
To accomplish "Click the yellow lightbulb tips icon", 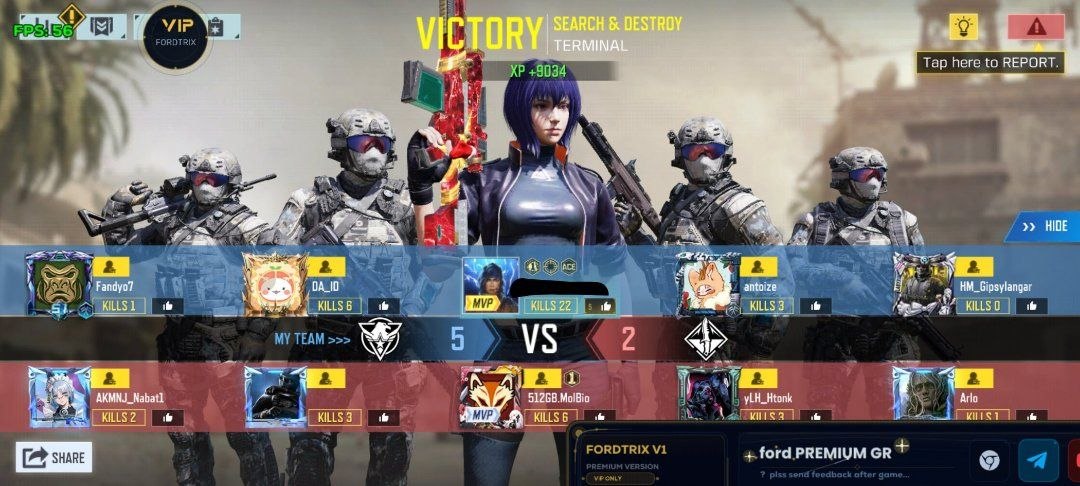I will click(x=963, y=27).
